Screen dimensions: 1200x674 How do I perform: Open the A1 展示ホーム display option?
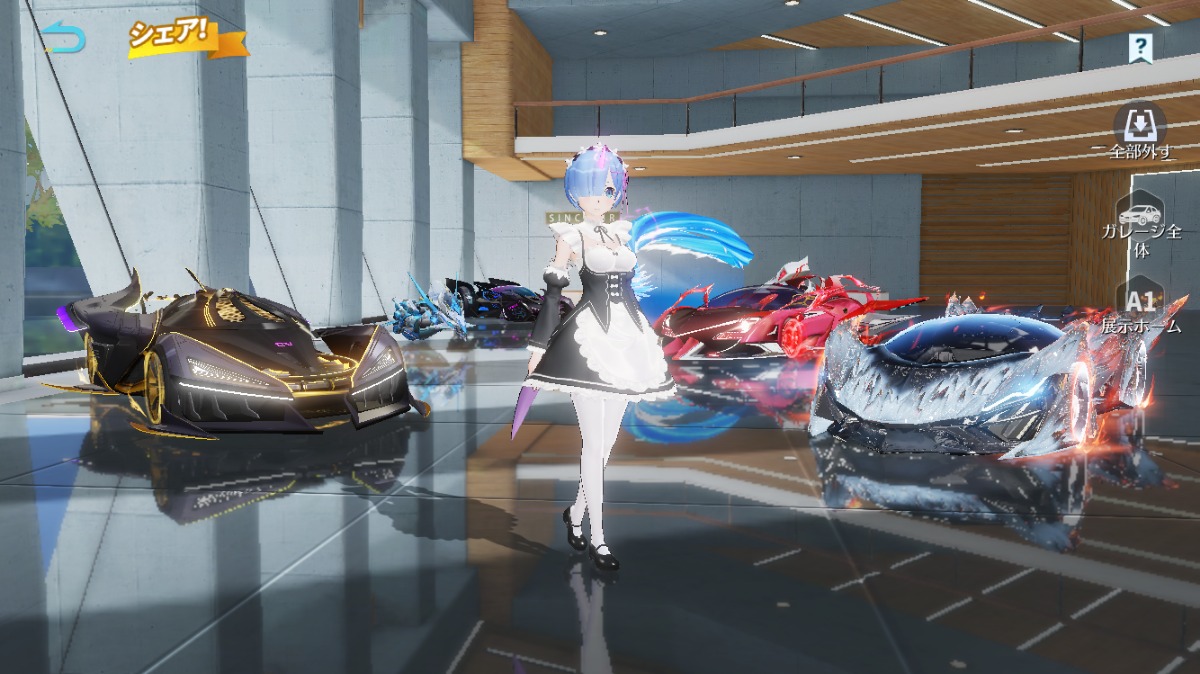(1141, 308)
